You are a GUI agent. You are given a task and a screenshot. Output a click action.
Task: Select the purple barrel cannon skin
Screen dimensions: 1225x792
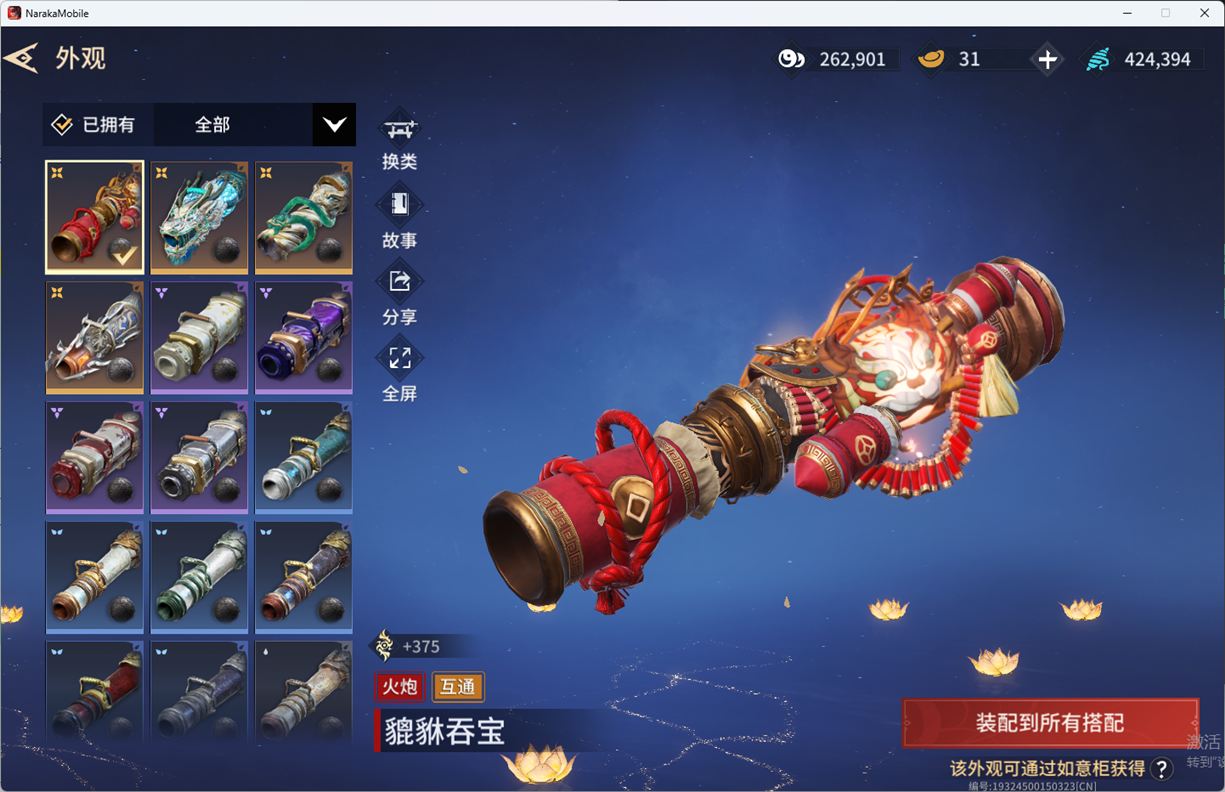click(x=304, y=337)
